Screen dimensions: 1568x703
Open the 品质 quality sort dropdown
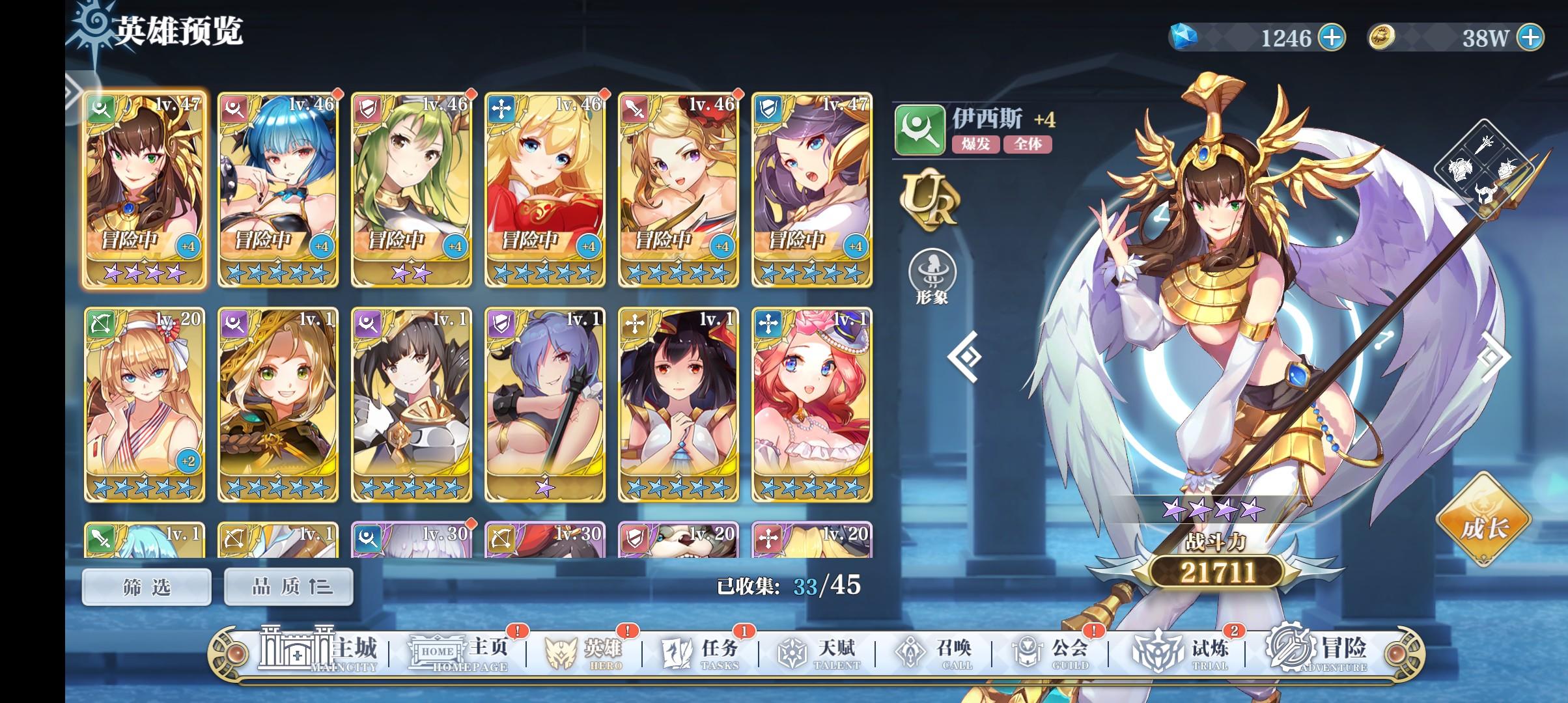pos(288,585)
